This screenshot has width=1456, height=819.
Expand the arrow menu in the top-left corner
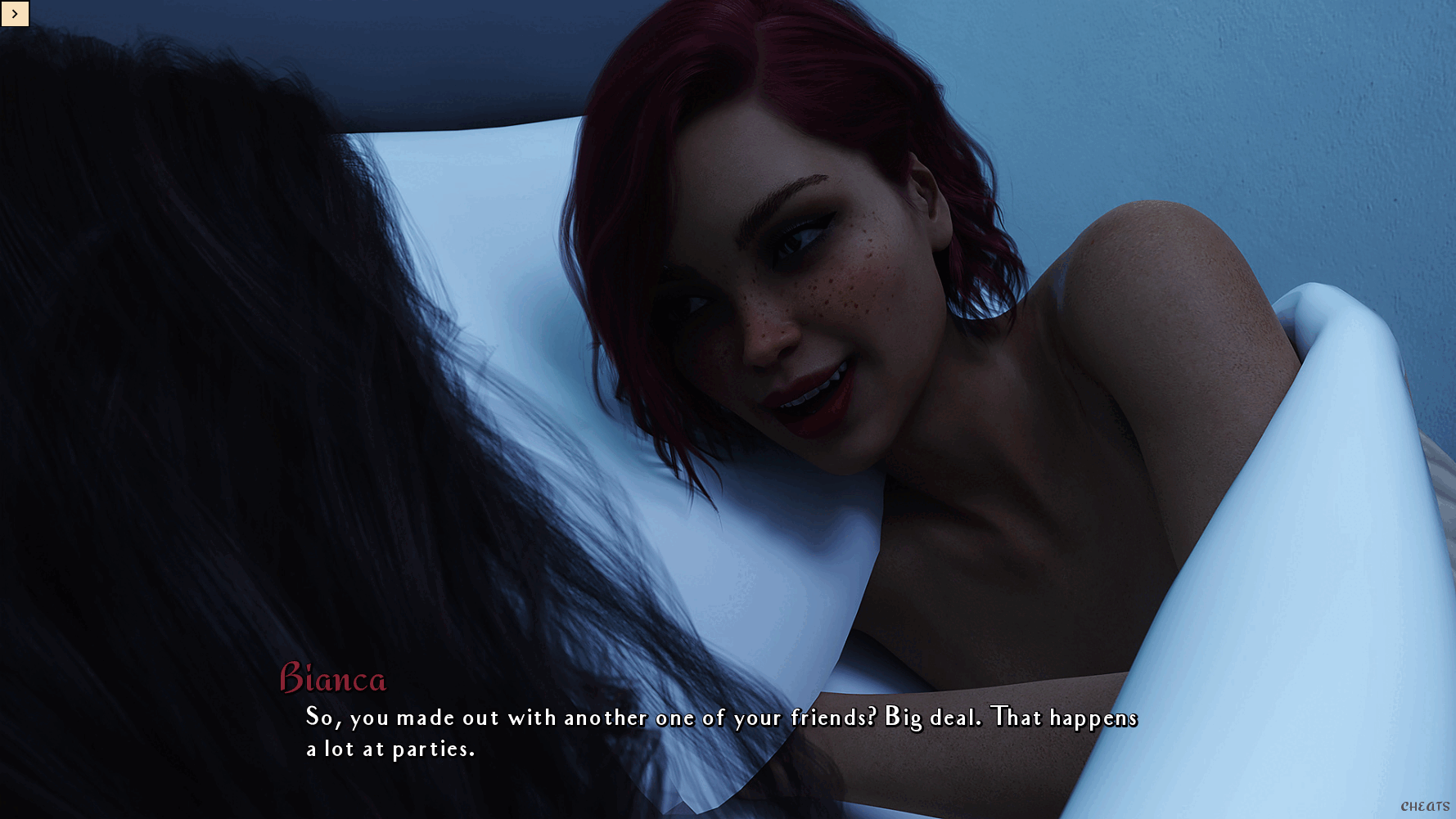coord(15,14)
